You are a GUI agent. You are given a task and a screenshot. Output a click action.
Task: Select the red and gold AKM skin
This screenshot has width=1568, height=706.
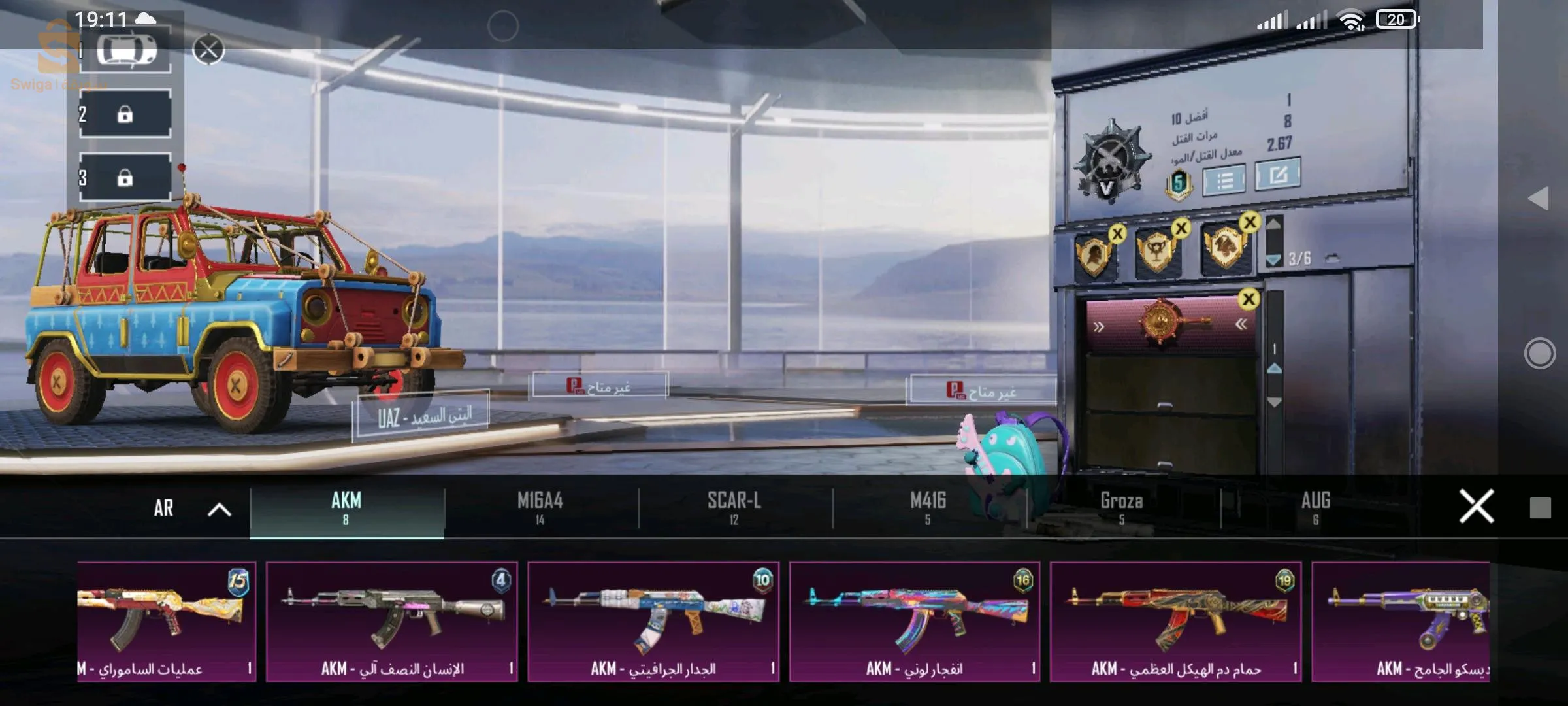tap(1176, 621)
